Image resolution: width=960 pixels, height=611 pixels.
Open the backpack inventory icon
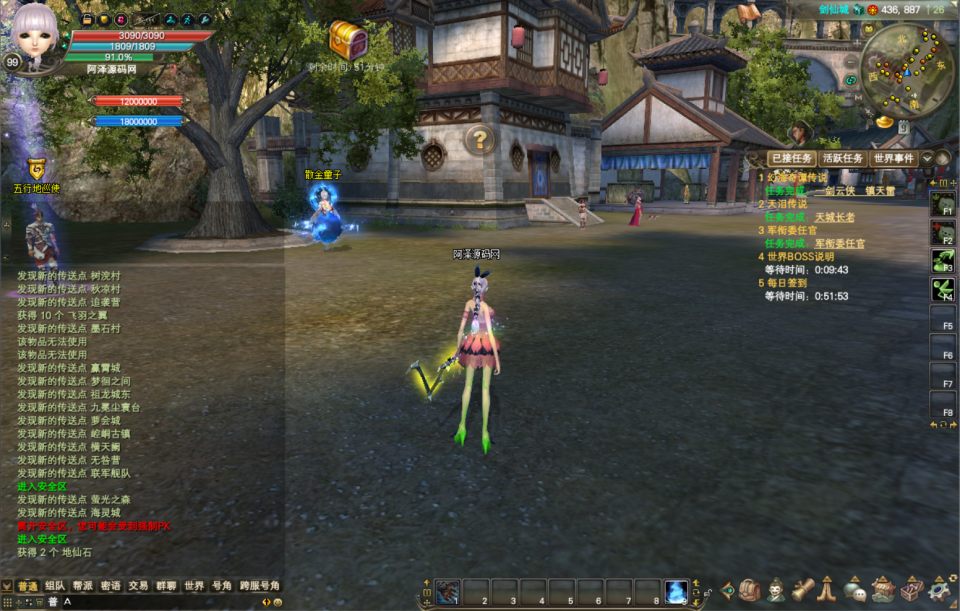[x=752, y=591]
